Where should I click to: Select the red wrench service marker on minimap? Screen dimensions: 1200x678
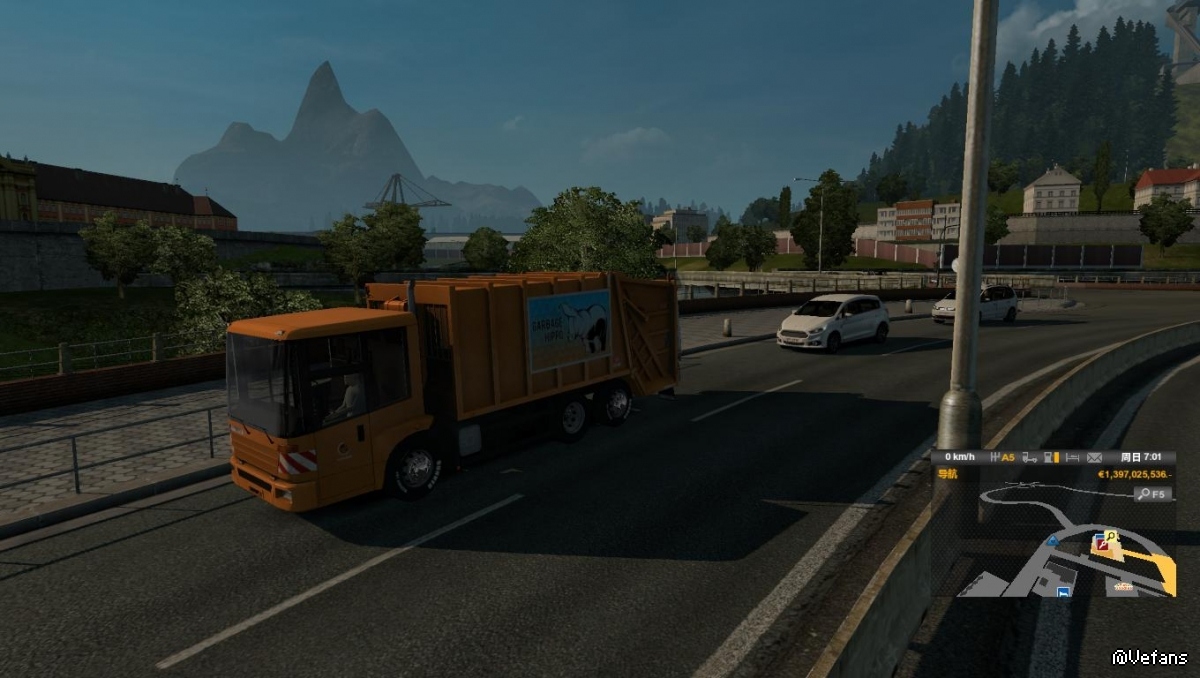(1101, 543)
